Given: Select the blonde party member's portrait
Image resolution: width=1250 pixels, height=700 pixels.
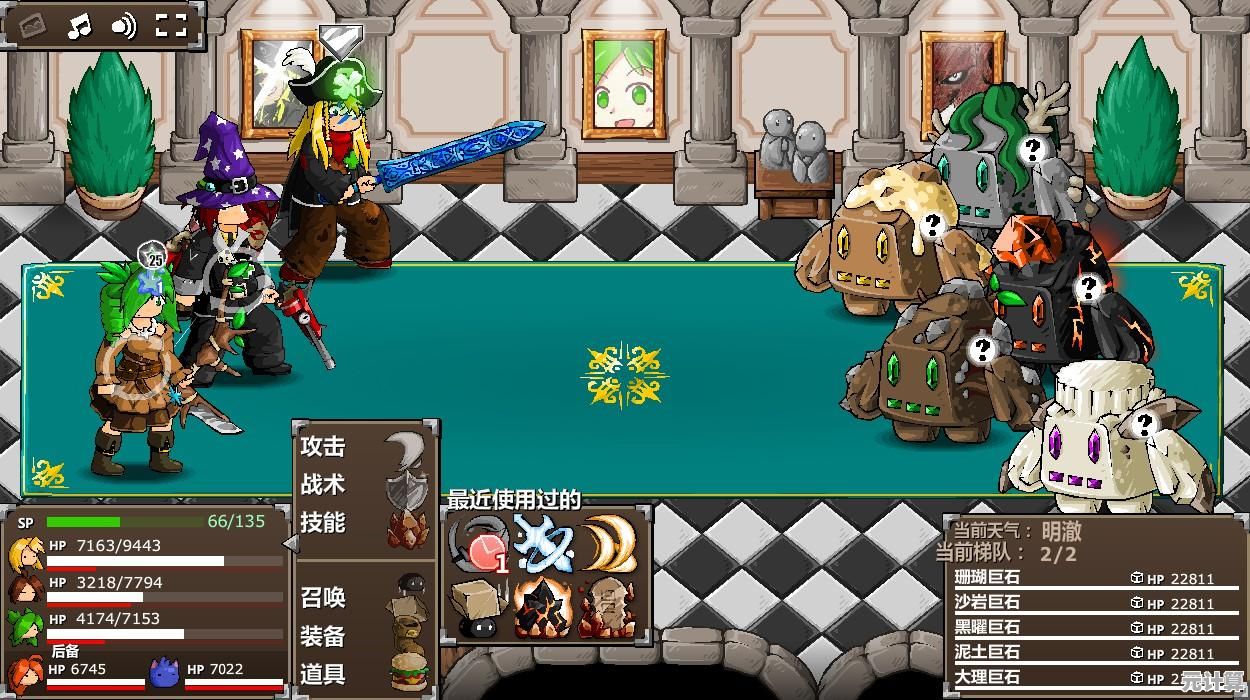Looking at the screenshot, I should [x=26, y=554].
